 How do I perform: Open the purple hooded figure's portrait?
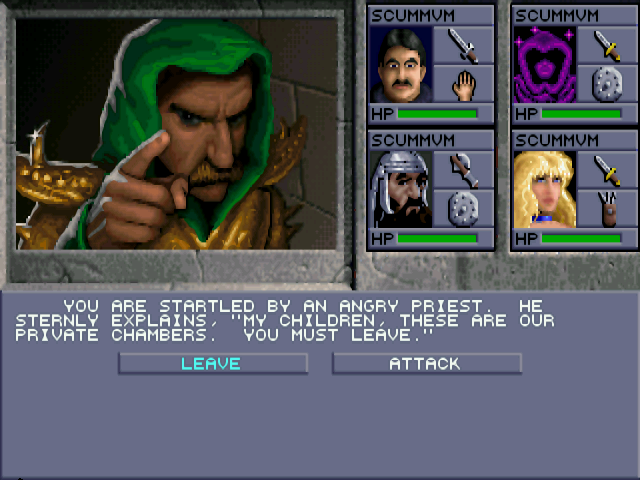pyautogui.click(x=544, y=65)
